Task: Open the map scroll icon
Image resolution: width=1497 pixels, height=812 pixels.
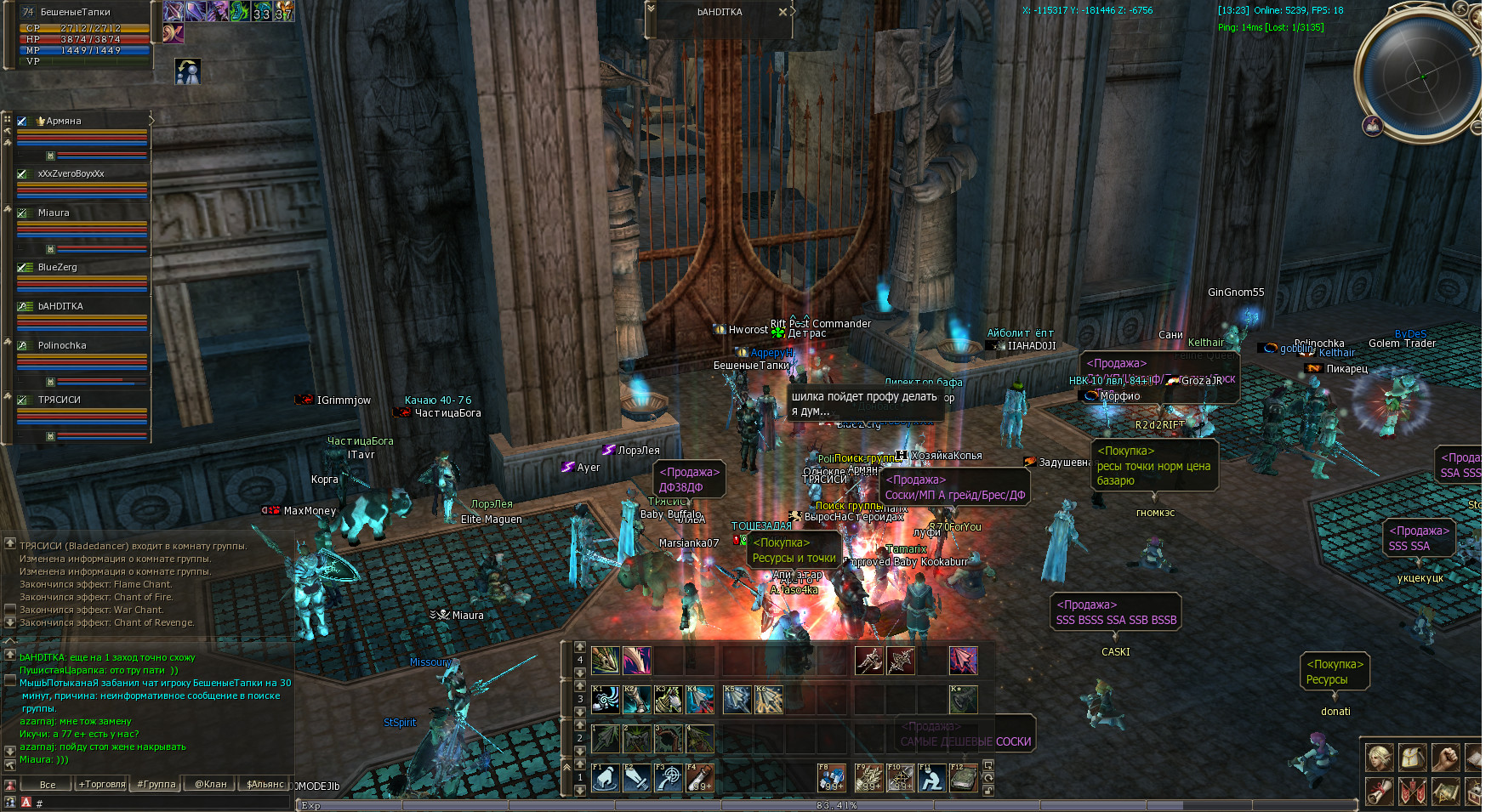Action: click(x=1445, y=792)
